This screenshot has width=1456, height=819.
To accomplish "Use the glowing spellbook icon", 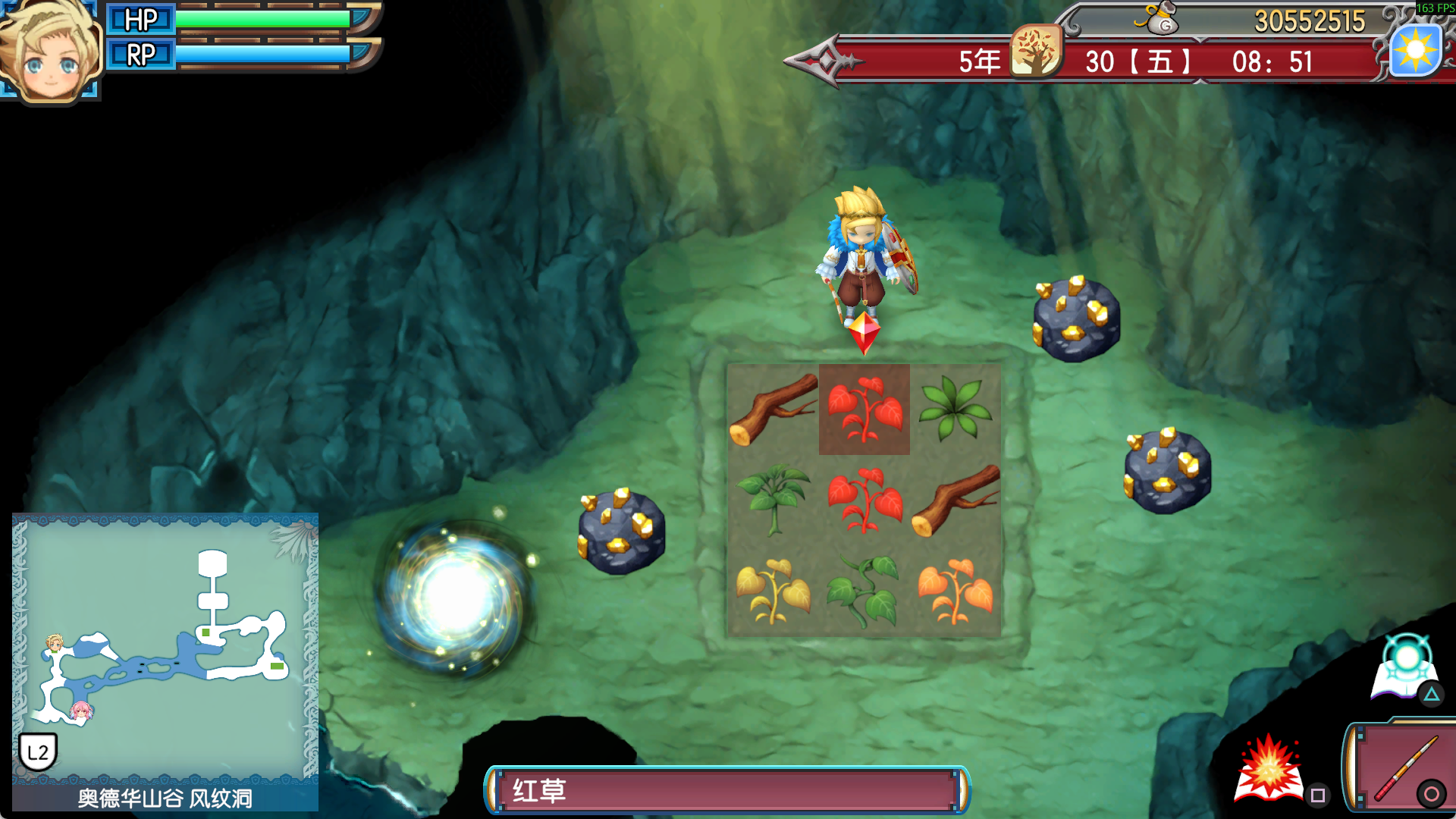I will 1404,668.
